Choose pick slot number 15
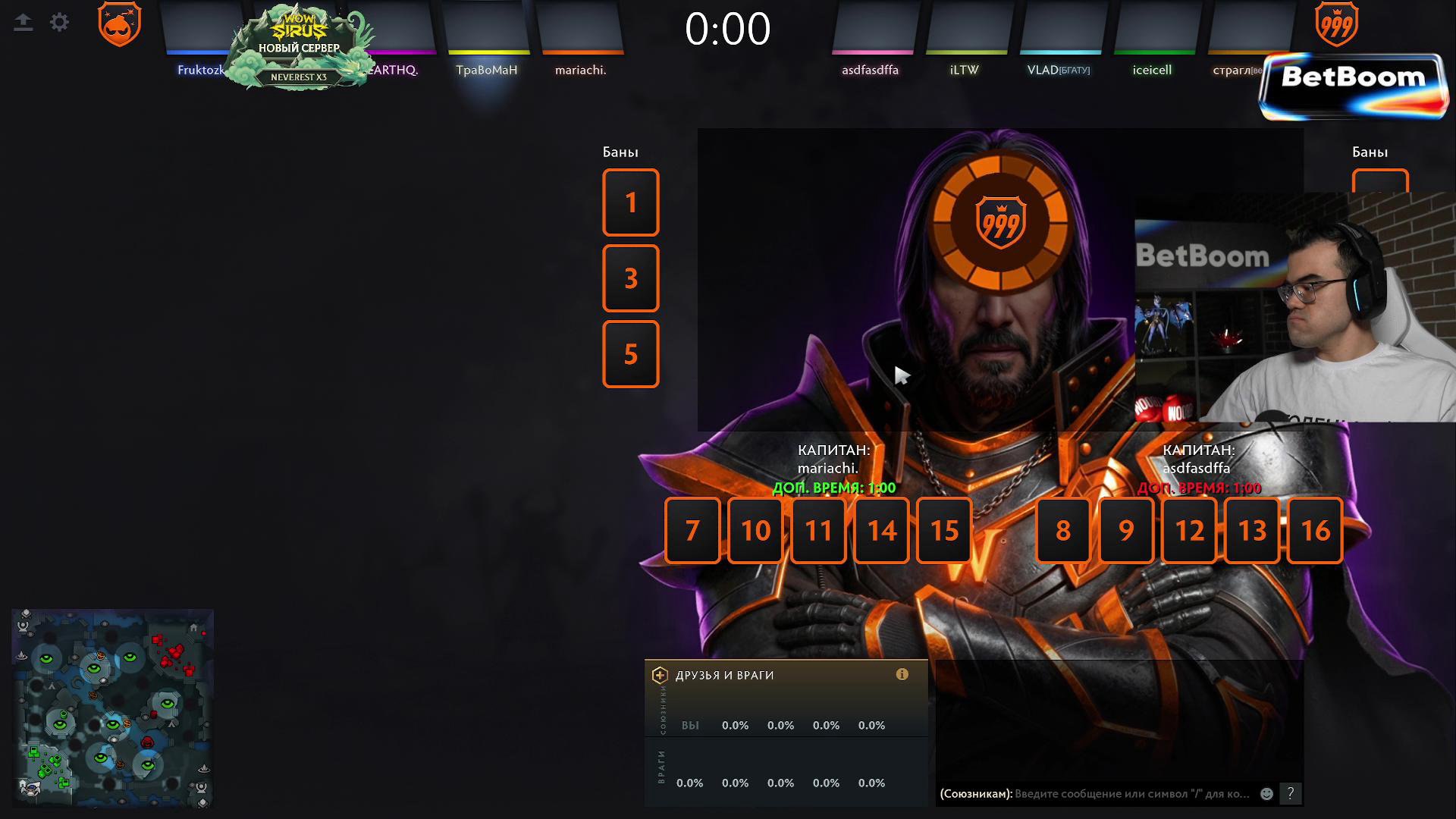Image resolution: width=1456 pixels, height=819 pixels. (x=944, y=530)
